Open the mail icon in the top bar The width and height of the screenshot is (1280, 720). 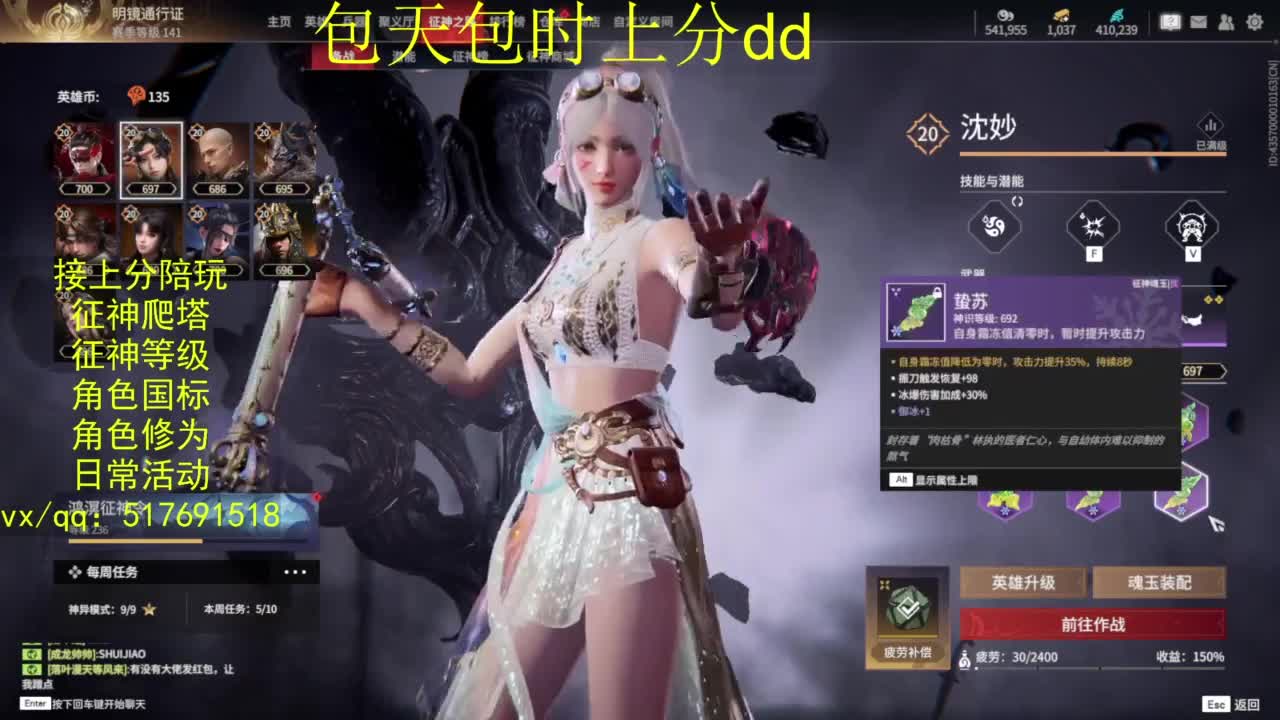coord(1198,21)
